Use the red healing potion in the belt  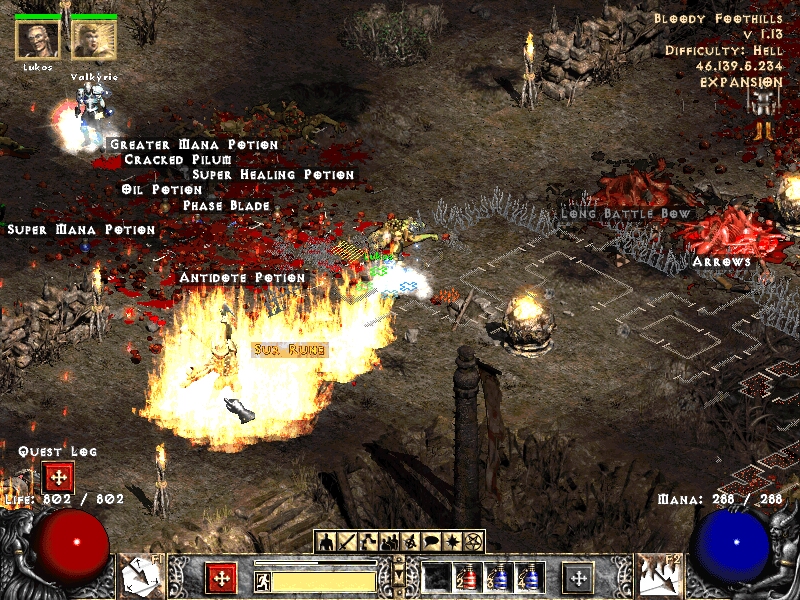click(x=467, y=578)
